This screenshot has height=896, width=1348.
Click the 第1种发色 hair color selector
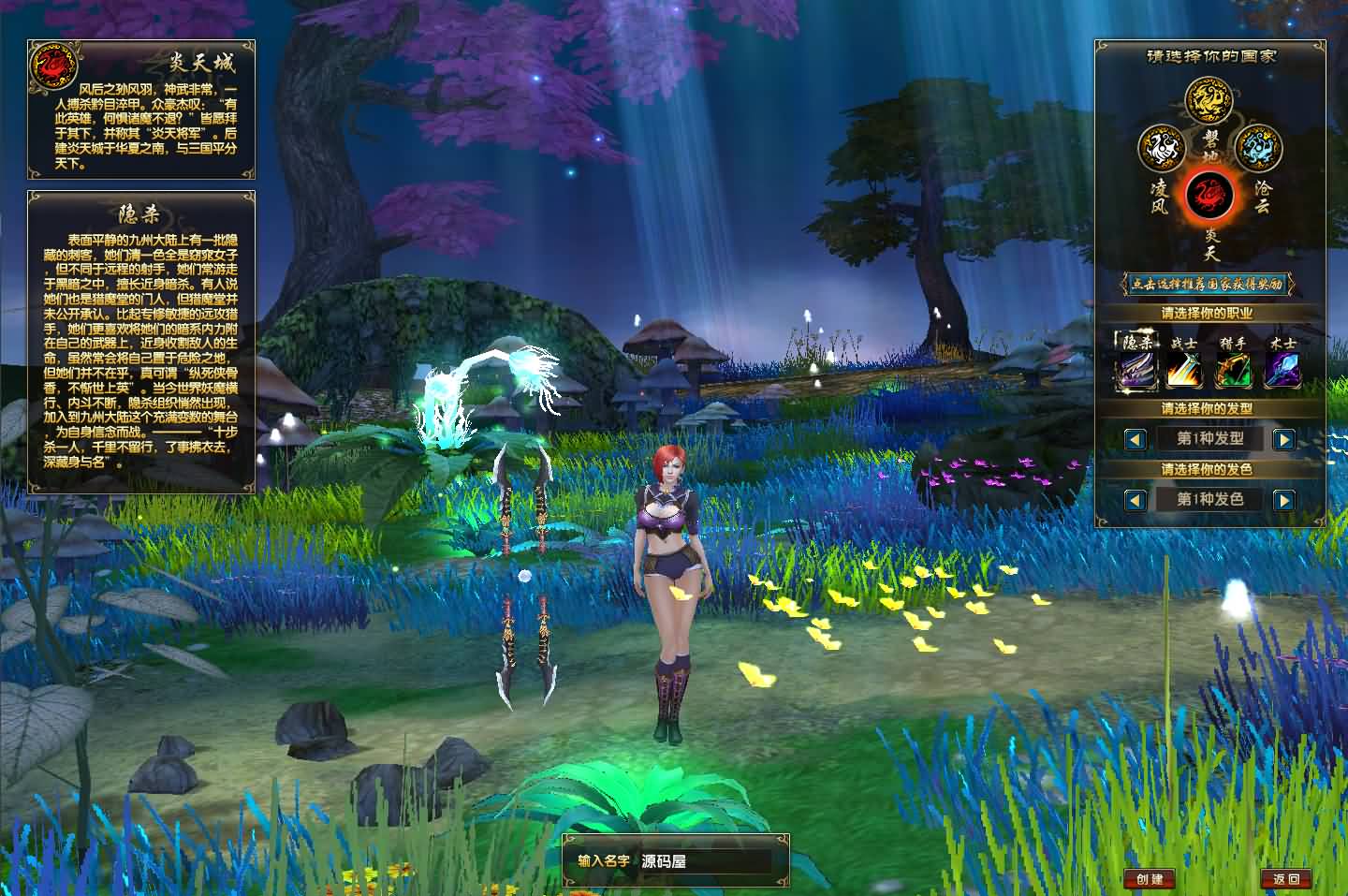click(x=1209, y=499)
